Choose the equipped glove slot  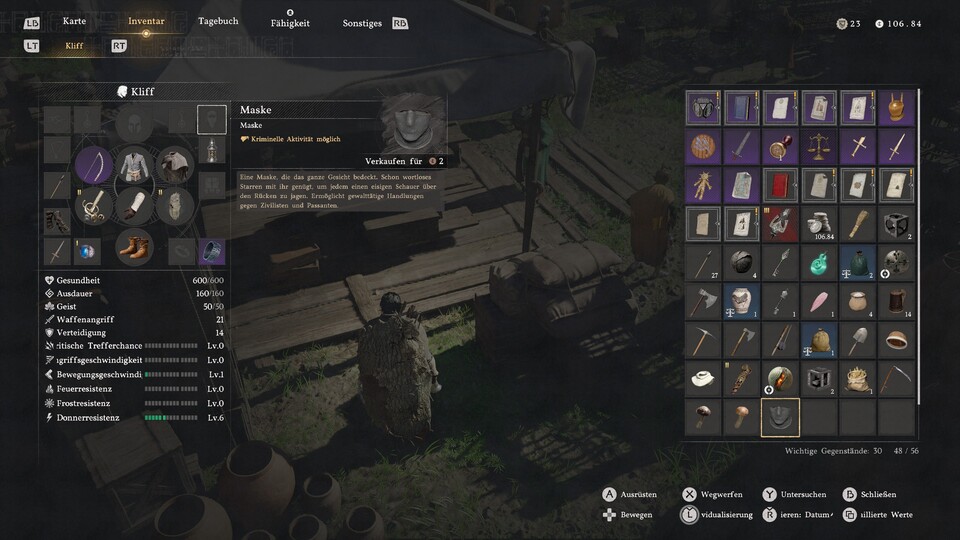(133, 205)
